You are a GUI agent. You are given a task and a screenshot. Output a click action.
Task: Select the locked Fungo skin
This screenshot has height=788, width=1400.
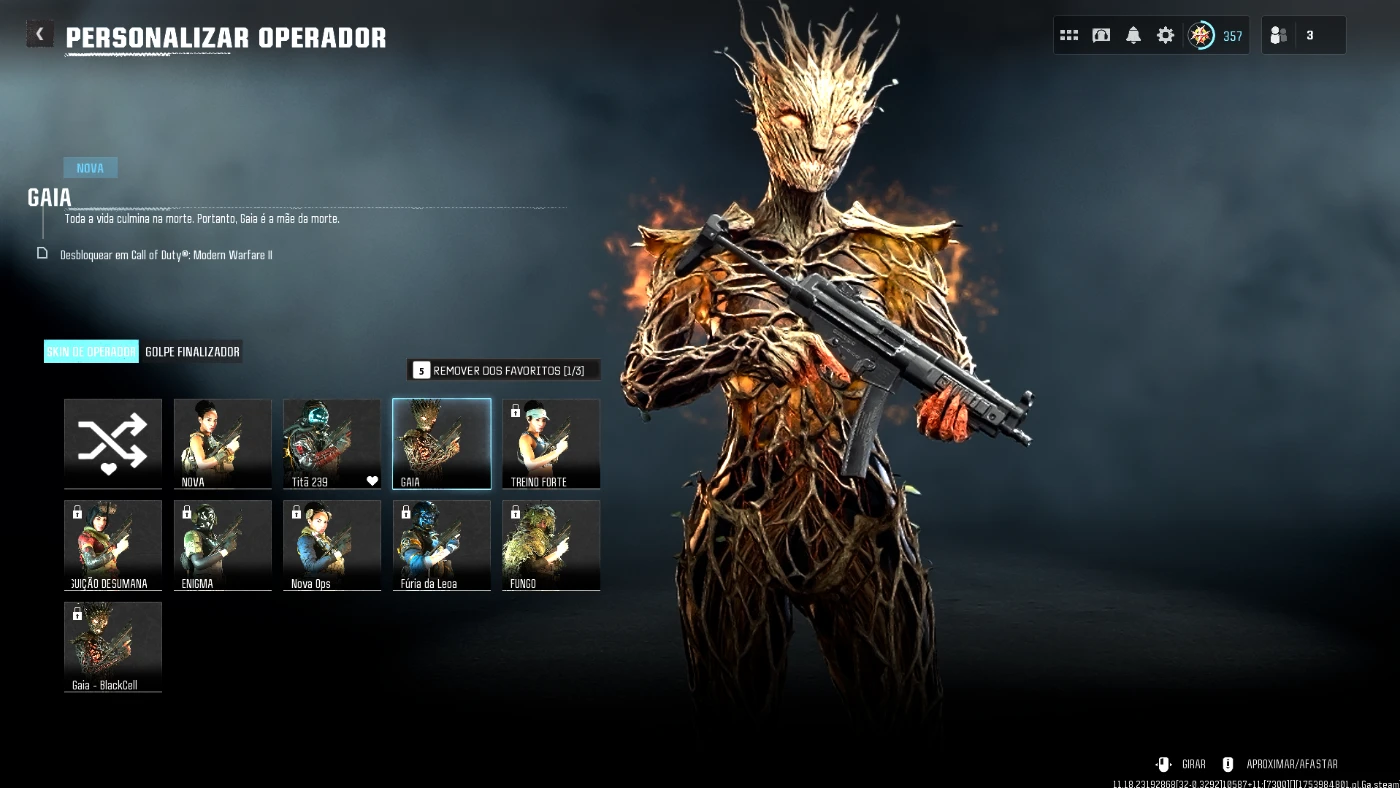[x=551, y=545]
